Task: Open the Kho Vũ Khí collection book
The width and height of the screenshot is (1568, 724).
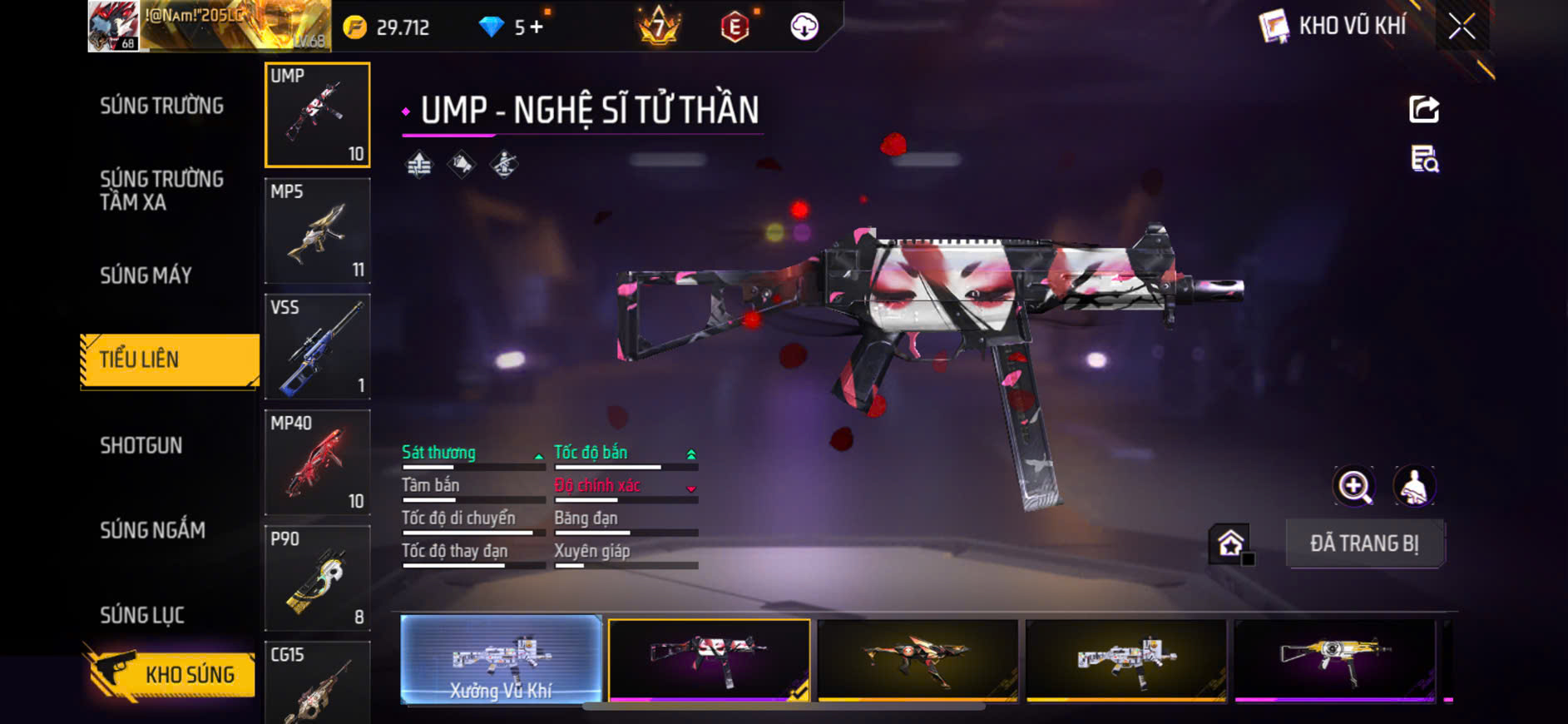Action: pos(1334,27)
